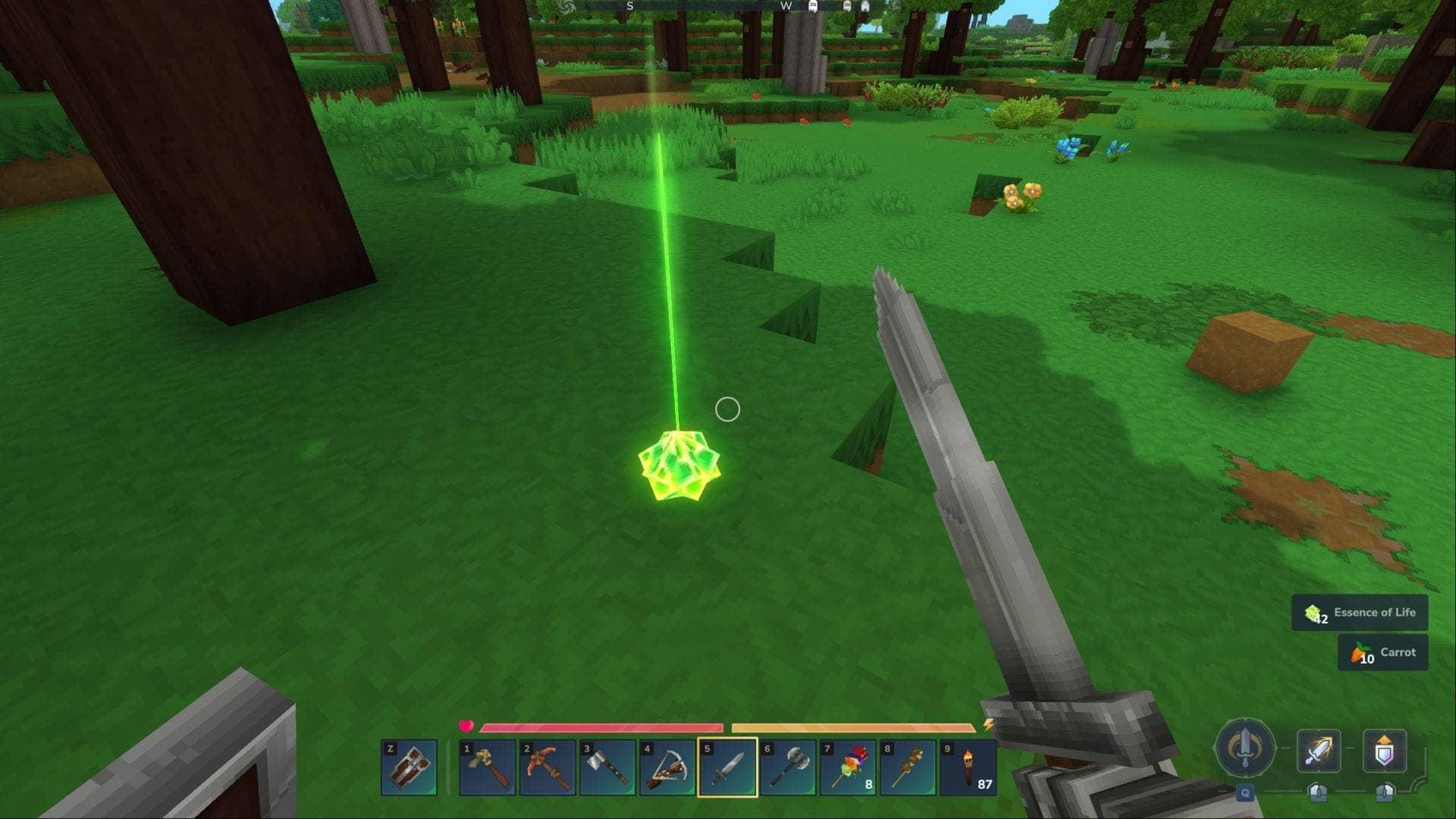1456x819 pixels.
Task: Select the highlighted sword in slot 5
Action: [727, 767]
